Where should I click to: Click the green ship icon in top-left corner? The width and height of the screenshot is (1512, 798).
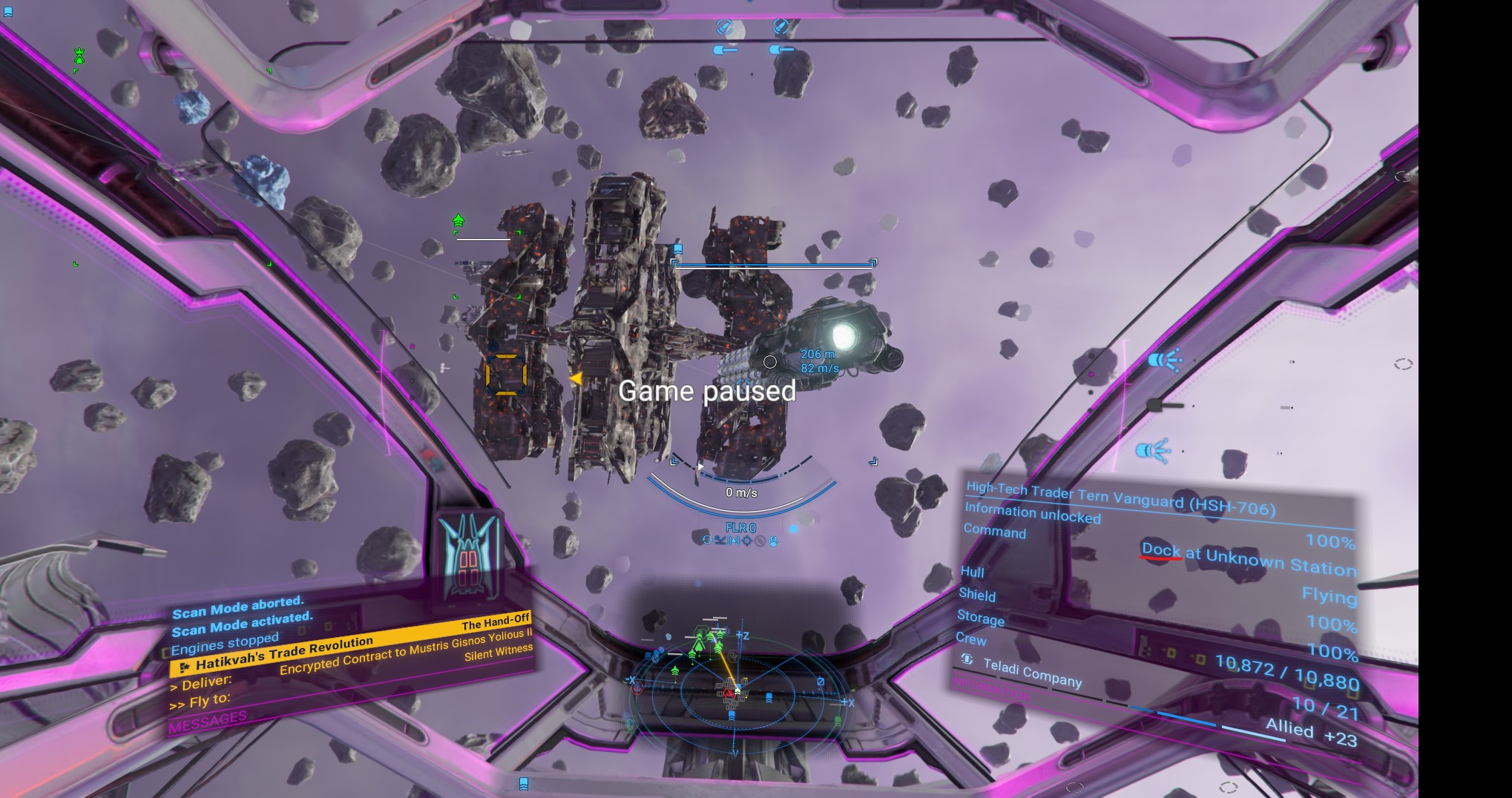[79, 56]
